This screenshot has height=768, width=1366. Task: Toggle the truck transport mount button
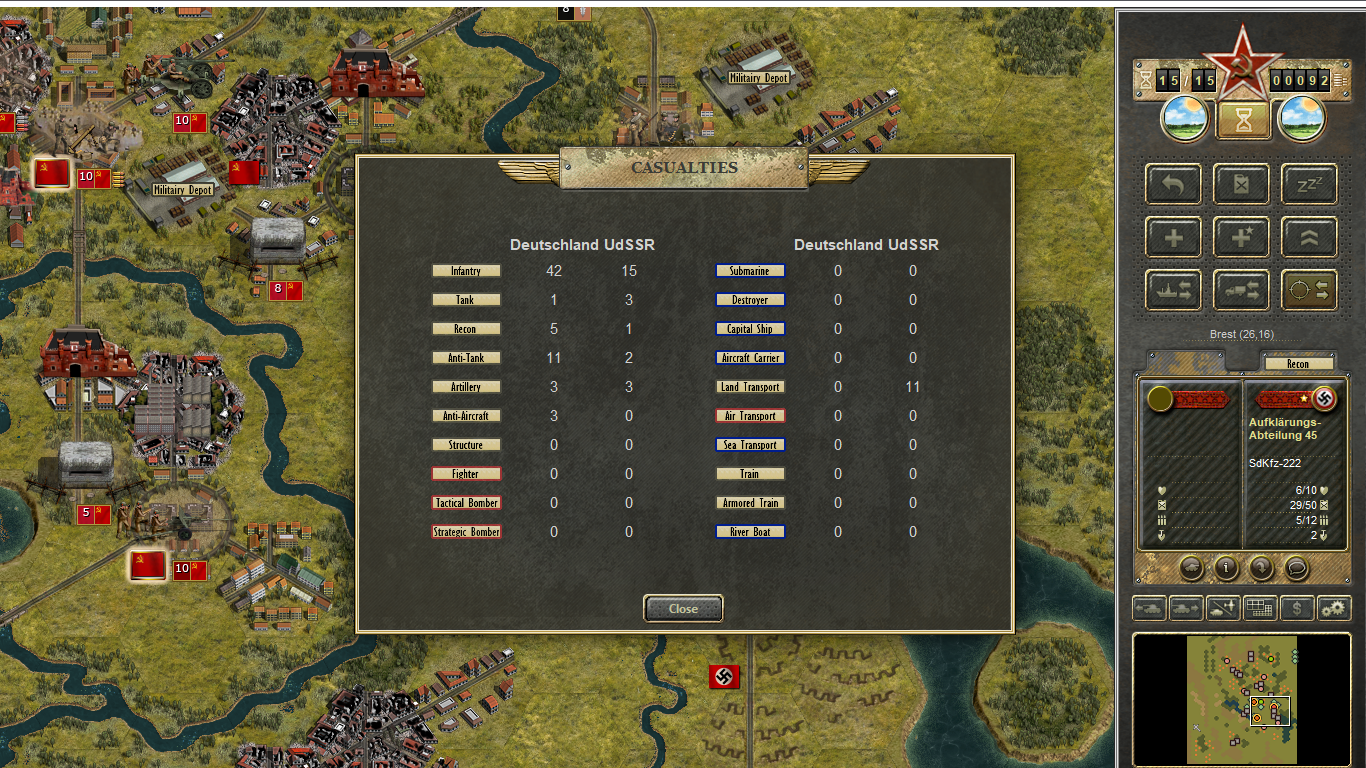pyautogui.click(x=1242, y=290)
